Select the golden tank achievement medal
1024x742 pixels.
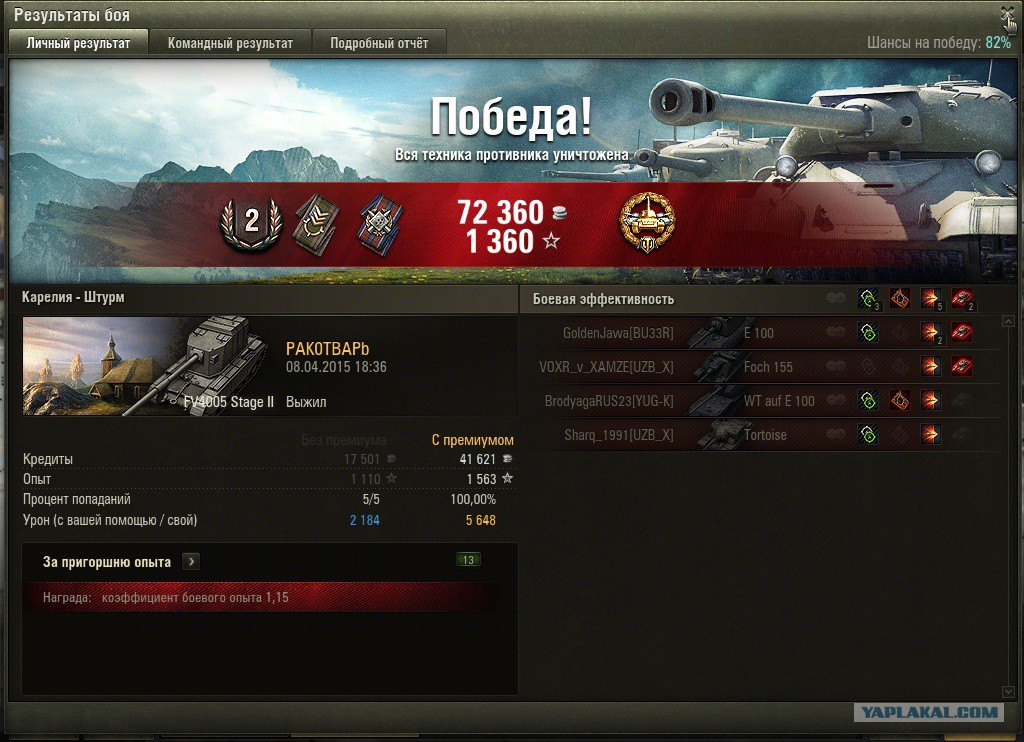click(647, 222)
